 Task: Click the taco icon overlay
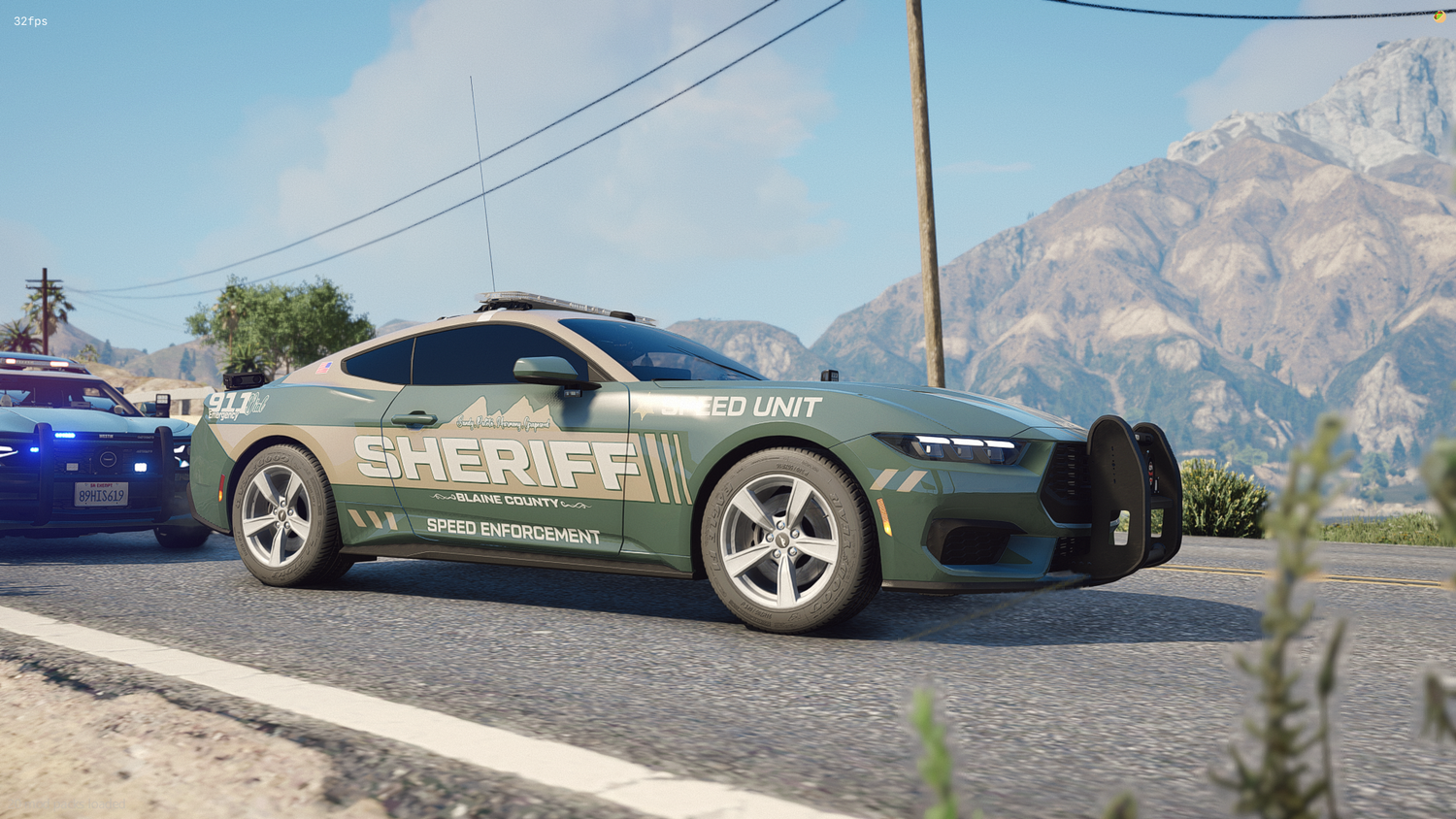pos(1439,16)
